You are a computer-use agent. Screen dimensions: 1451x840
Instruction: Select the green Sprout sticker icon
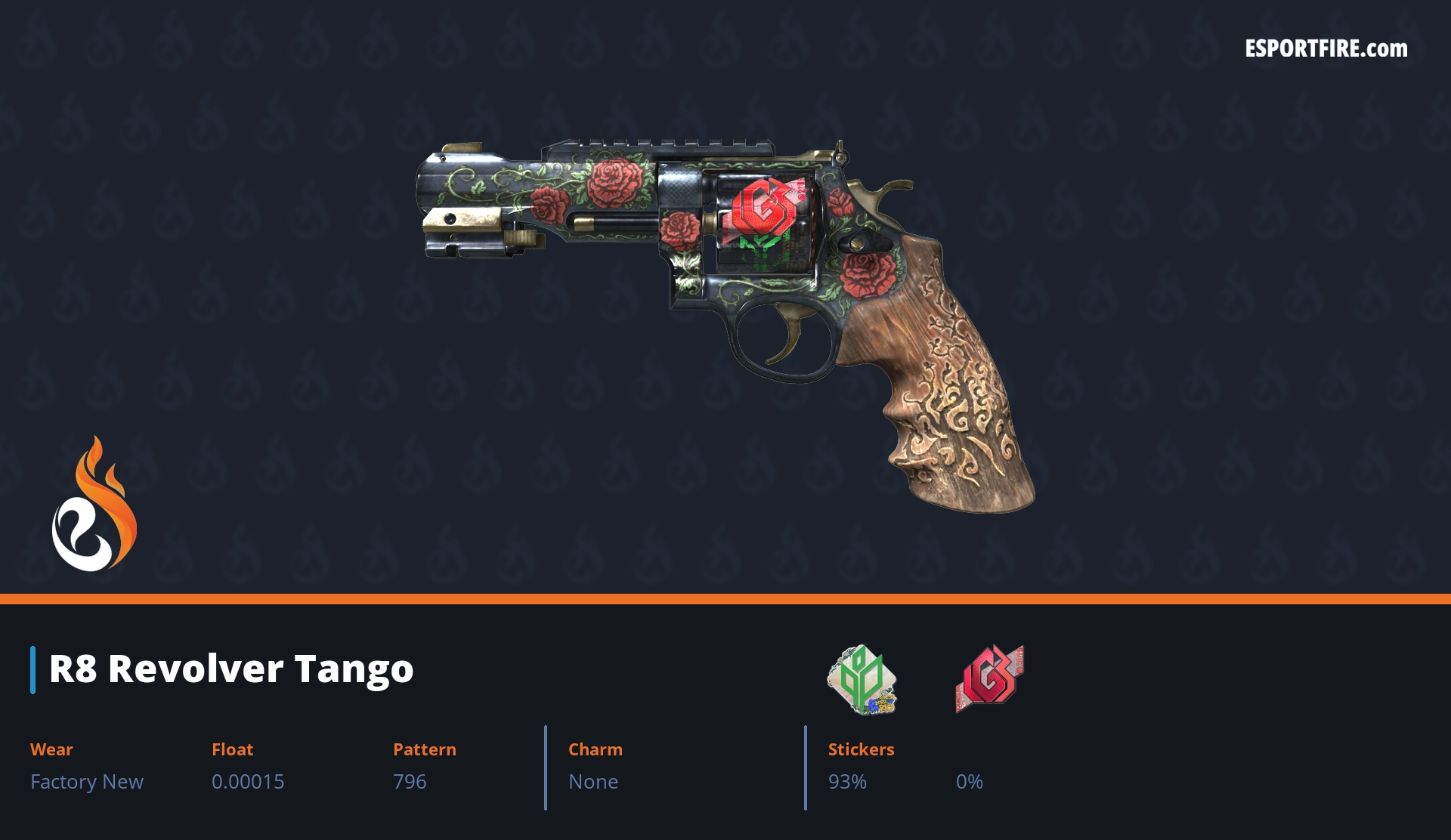pyautogui.click(x=862, y=679)
